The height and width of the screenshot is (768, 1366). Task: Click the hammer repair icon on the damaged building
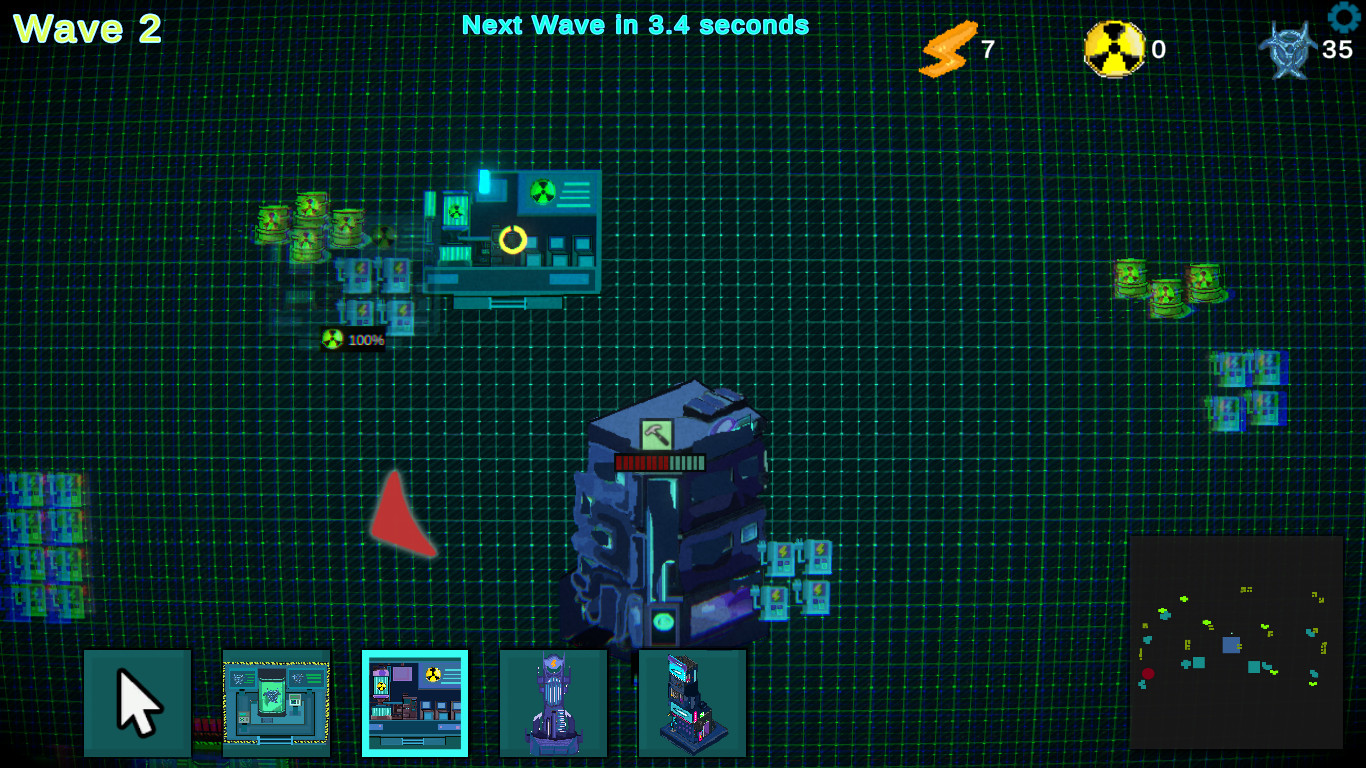pos(657,433)
